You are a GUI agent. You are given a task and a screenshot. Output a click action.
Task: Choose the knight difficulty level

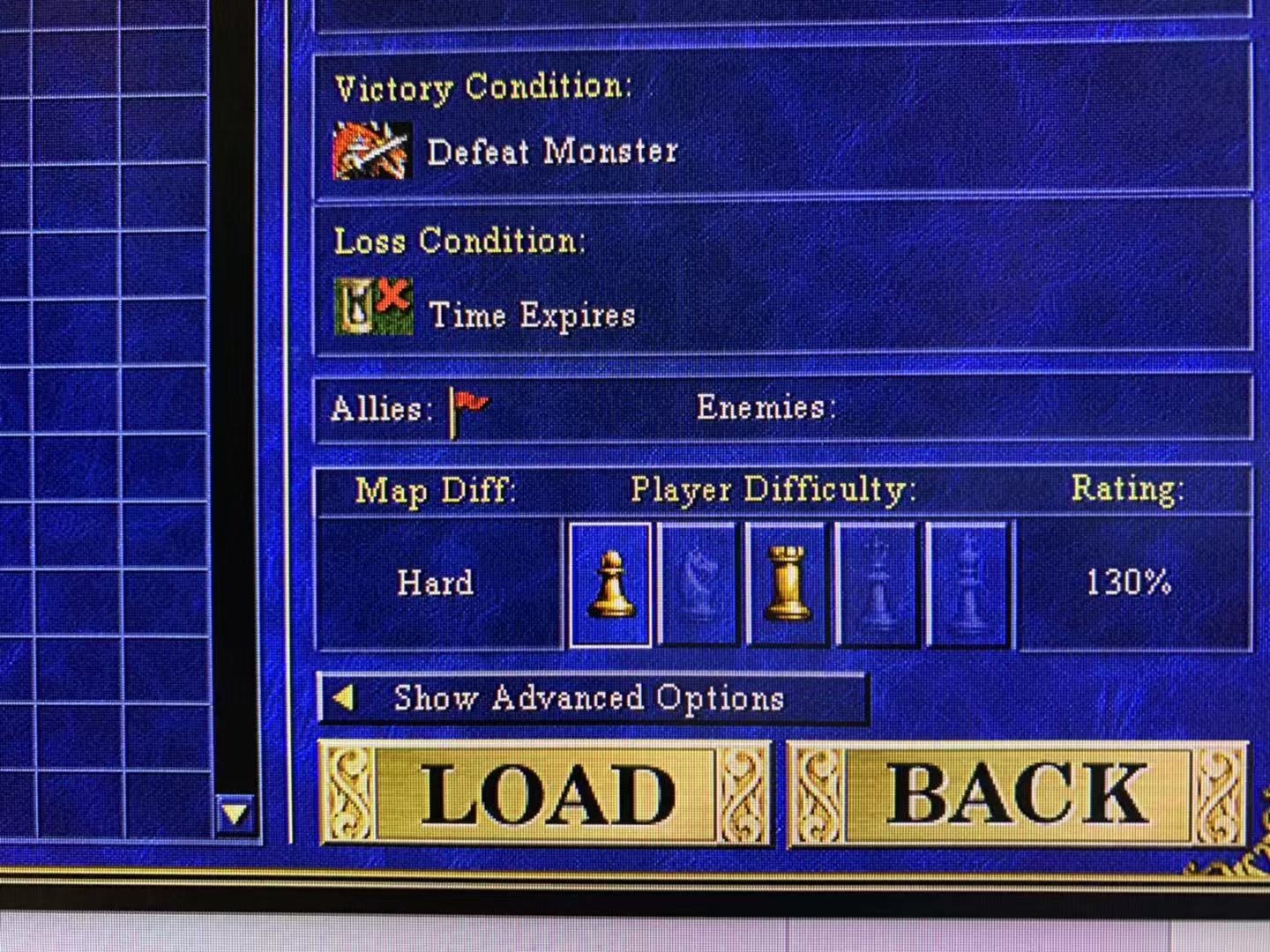[x=698, y=584]
